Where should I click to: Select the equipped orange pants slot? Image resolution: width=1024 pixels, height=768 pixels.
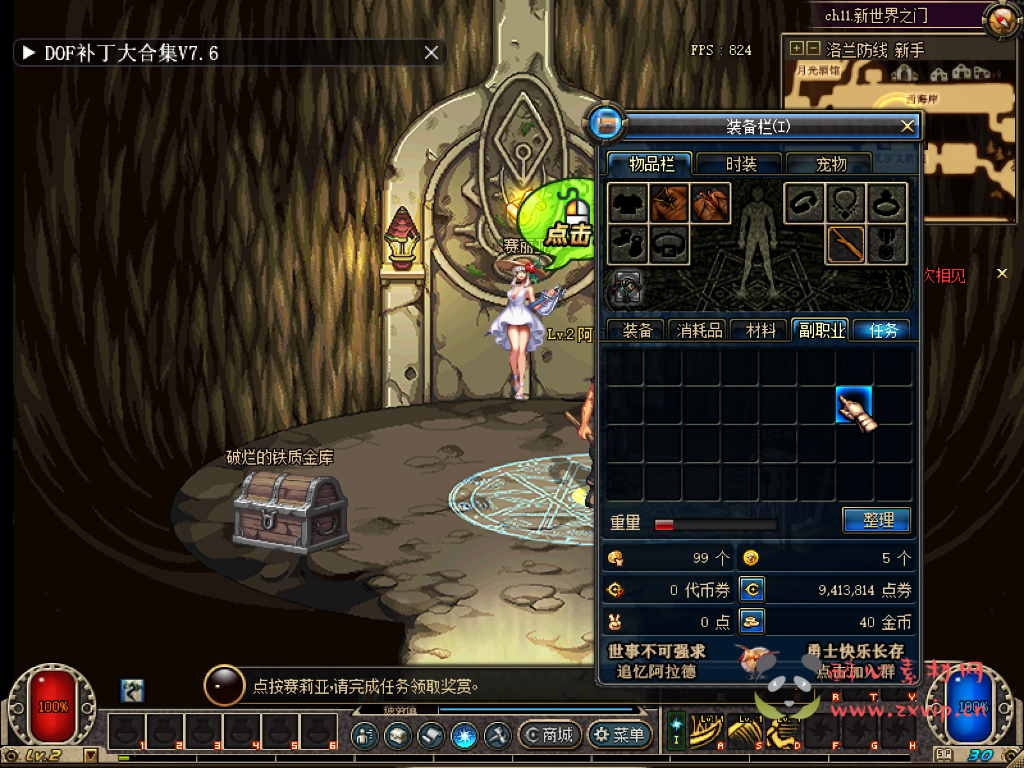pyautogui.click(x=711, y=203)
